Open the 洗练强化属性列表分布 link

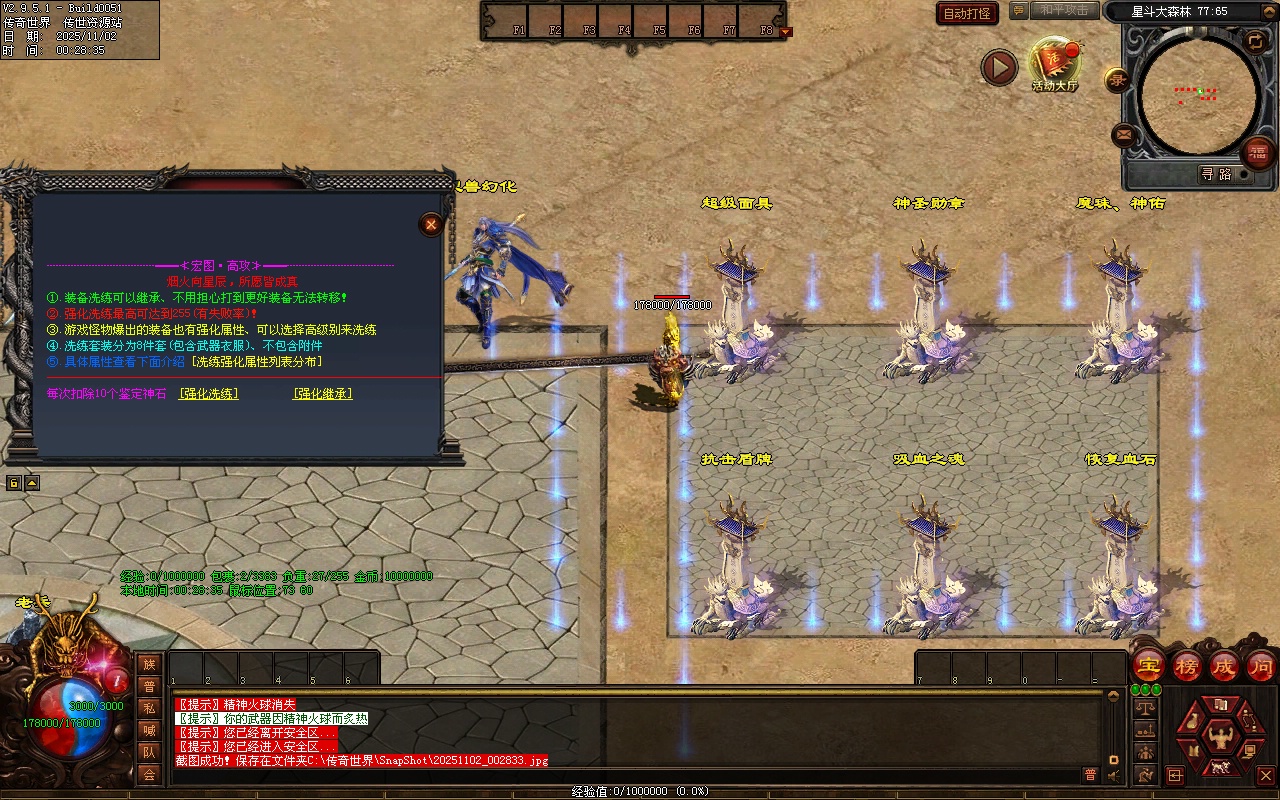(258, 361)
